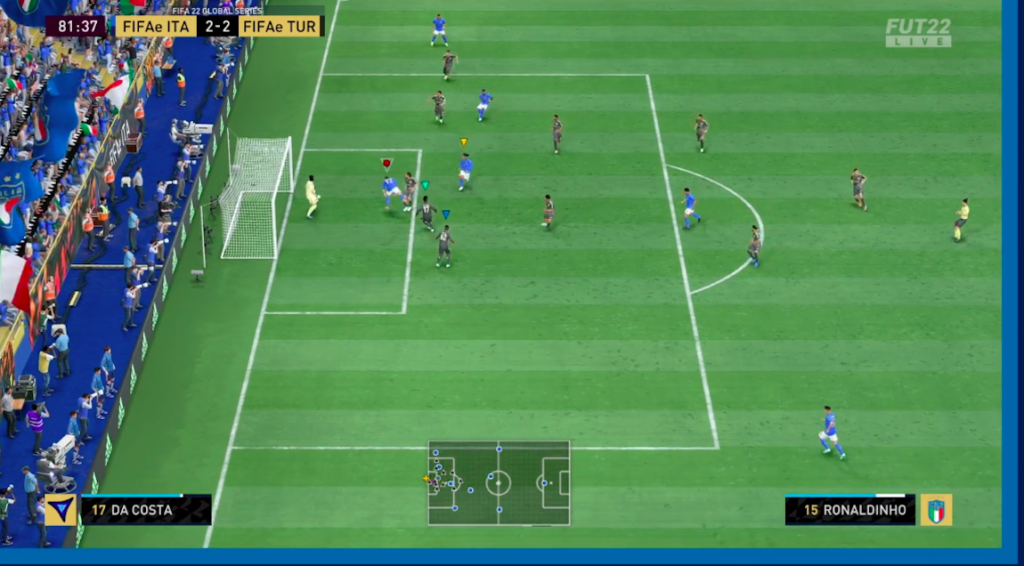The width and height of the screenshot is (1024, 566).
Task: Click the FIFAe TUR team label
Action: click(280, 26)
